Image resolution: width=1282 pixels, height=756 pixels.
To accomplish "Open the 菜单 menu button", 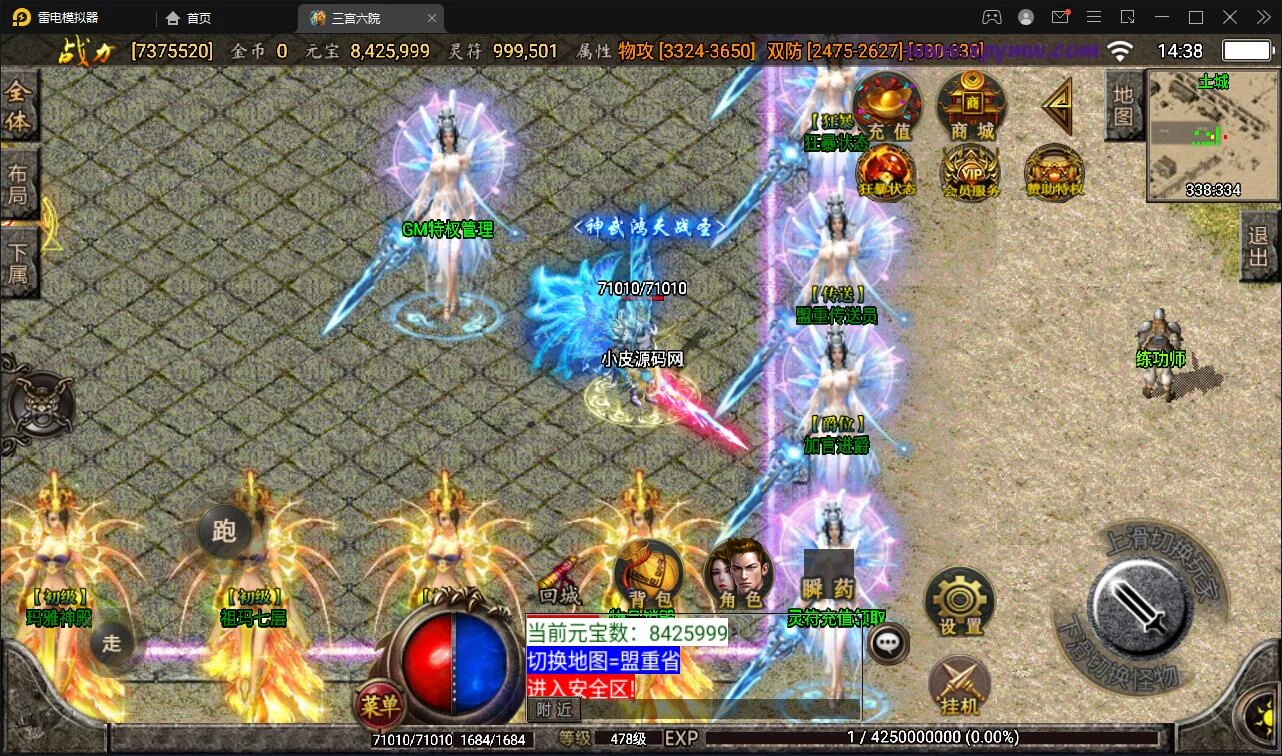I will point(379,706).
